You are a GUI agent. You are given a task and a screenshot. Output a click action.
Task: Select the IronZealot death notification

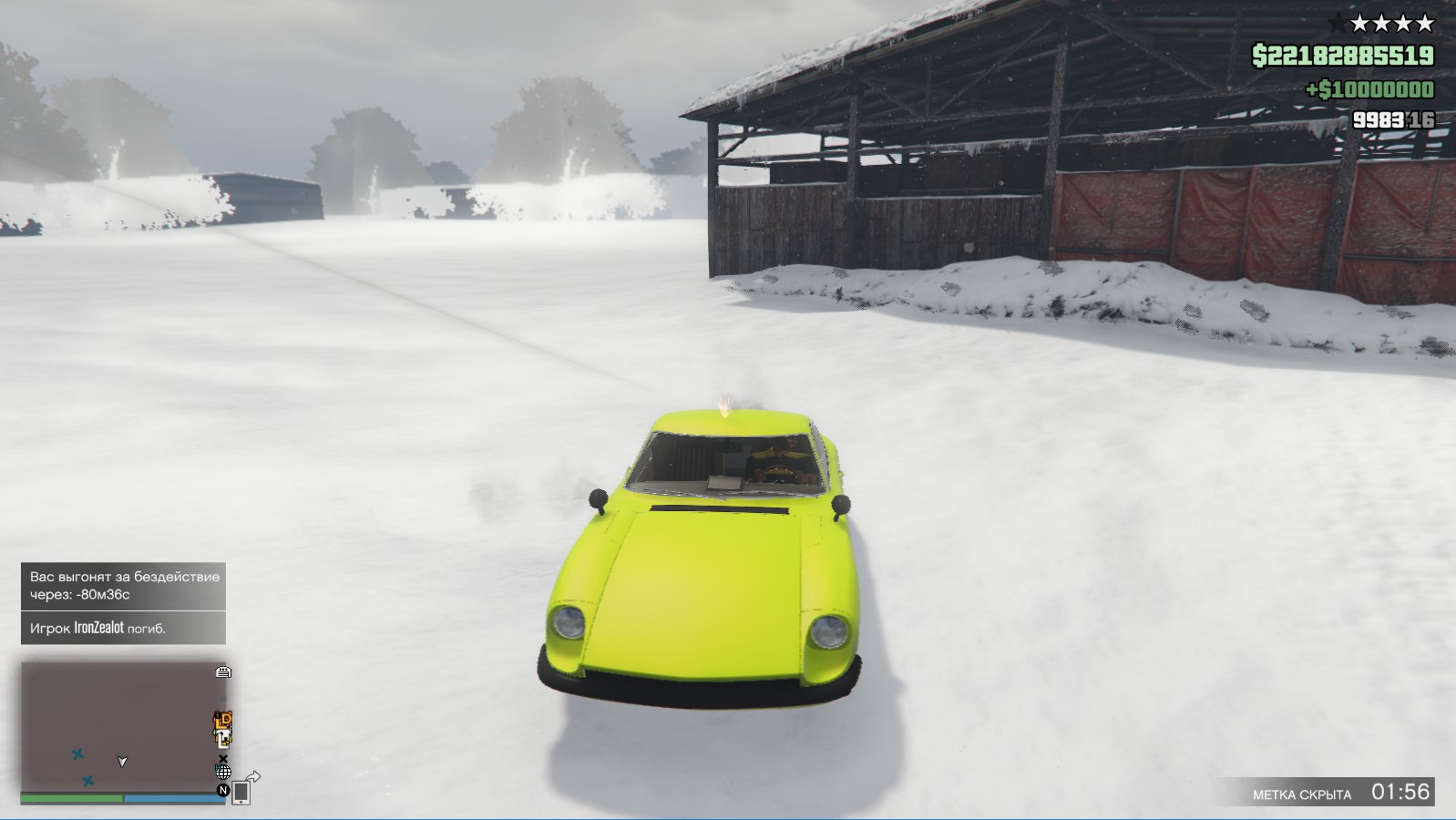pos(123,628)
